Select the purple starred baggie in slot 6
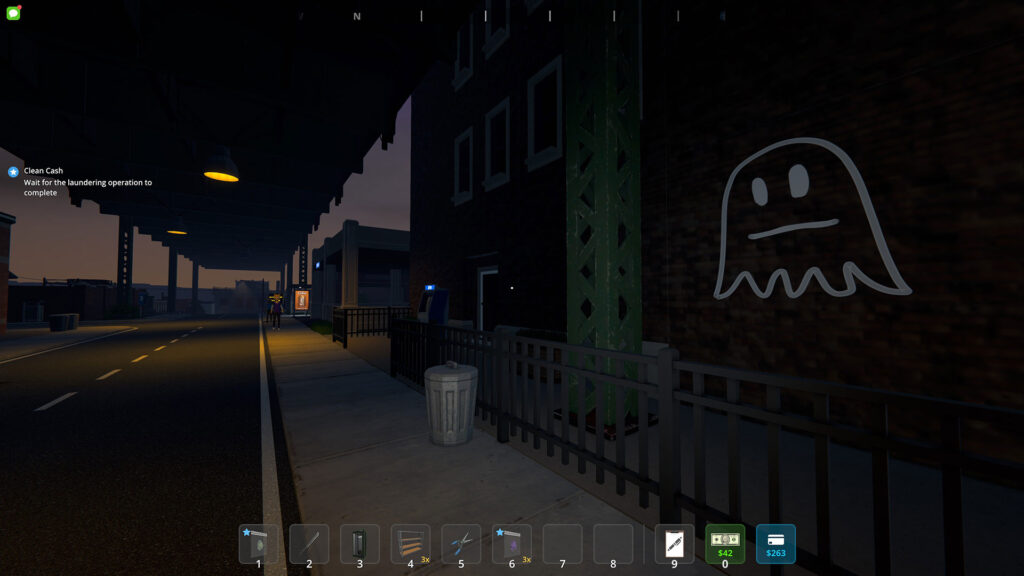The image size is (1024, 576). coord(512,544)
